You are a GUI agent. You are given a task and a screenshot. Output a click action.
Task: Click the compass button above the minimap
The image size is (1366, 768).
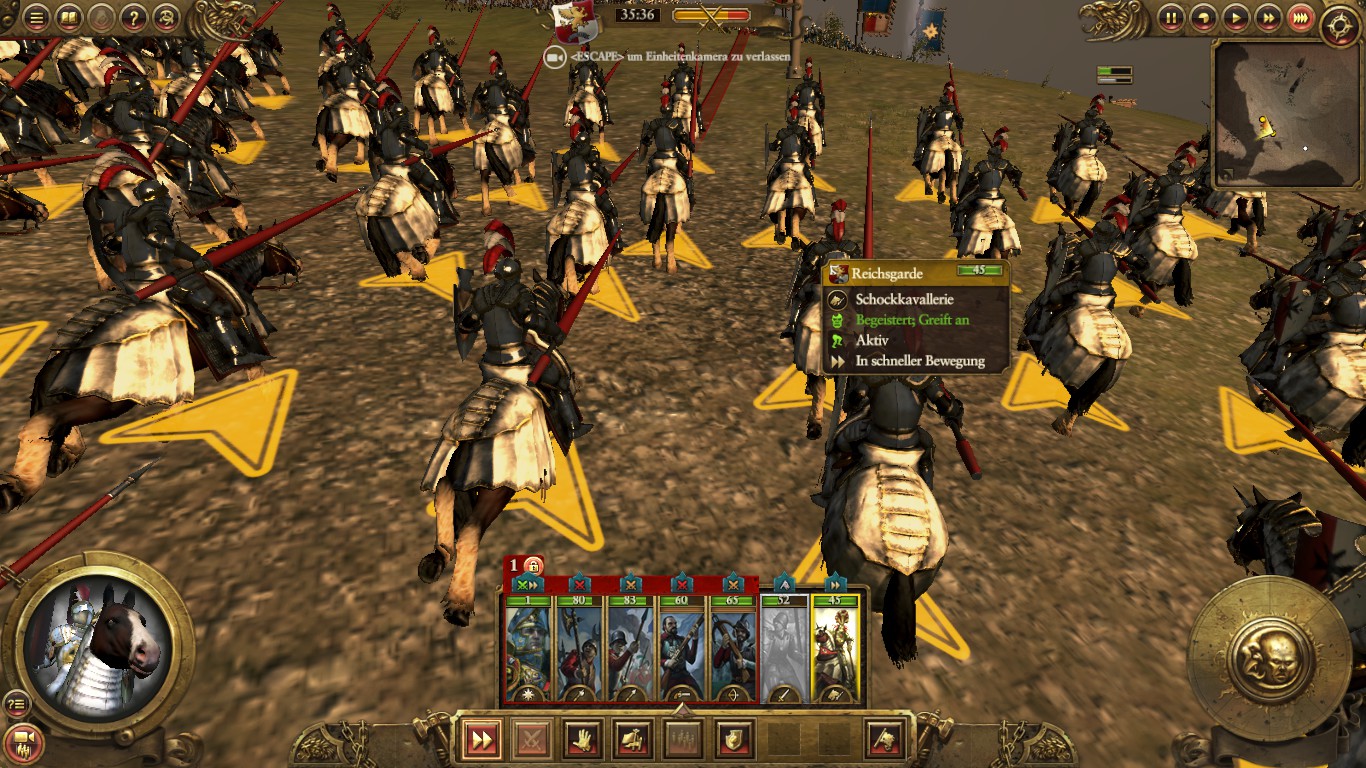point(1339,25)
